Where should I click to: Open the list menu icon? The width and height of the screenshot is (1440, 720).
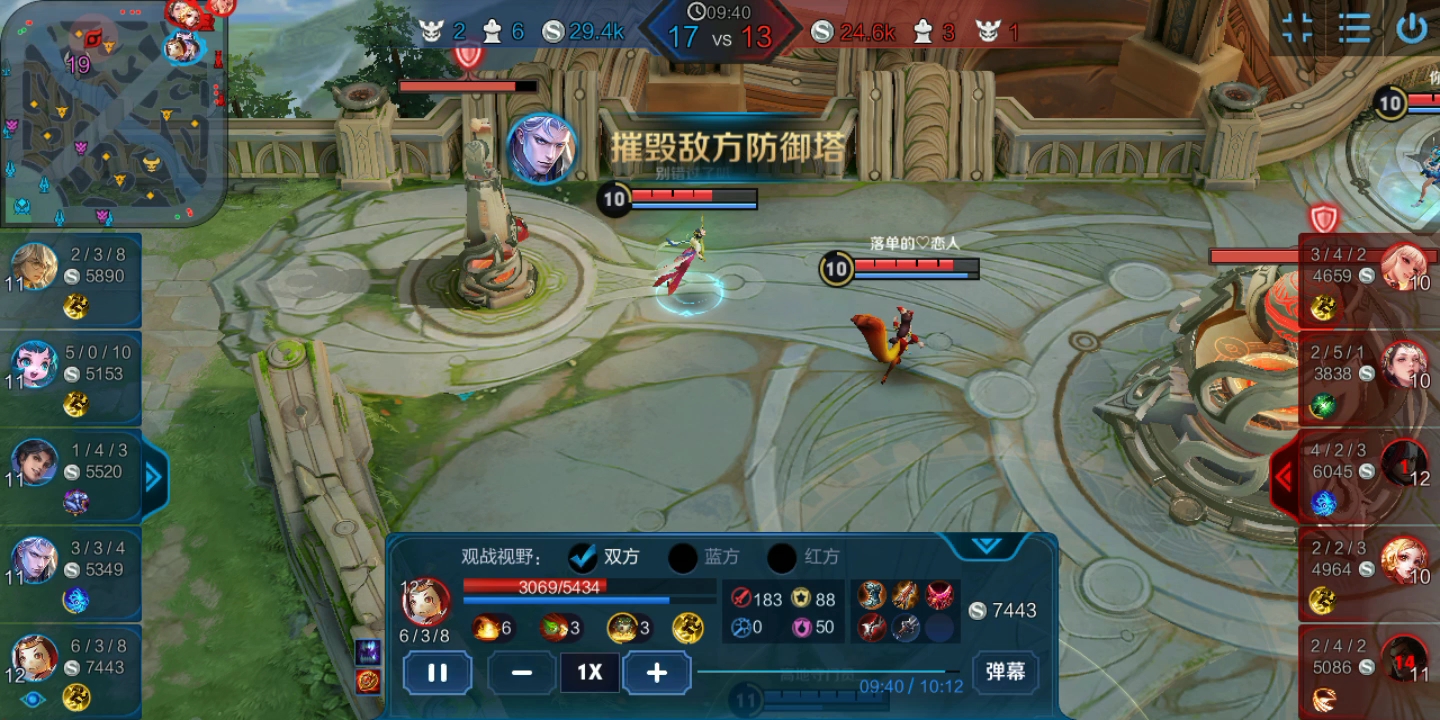pos(1354,28)
